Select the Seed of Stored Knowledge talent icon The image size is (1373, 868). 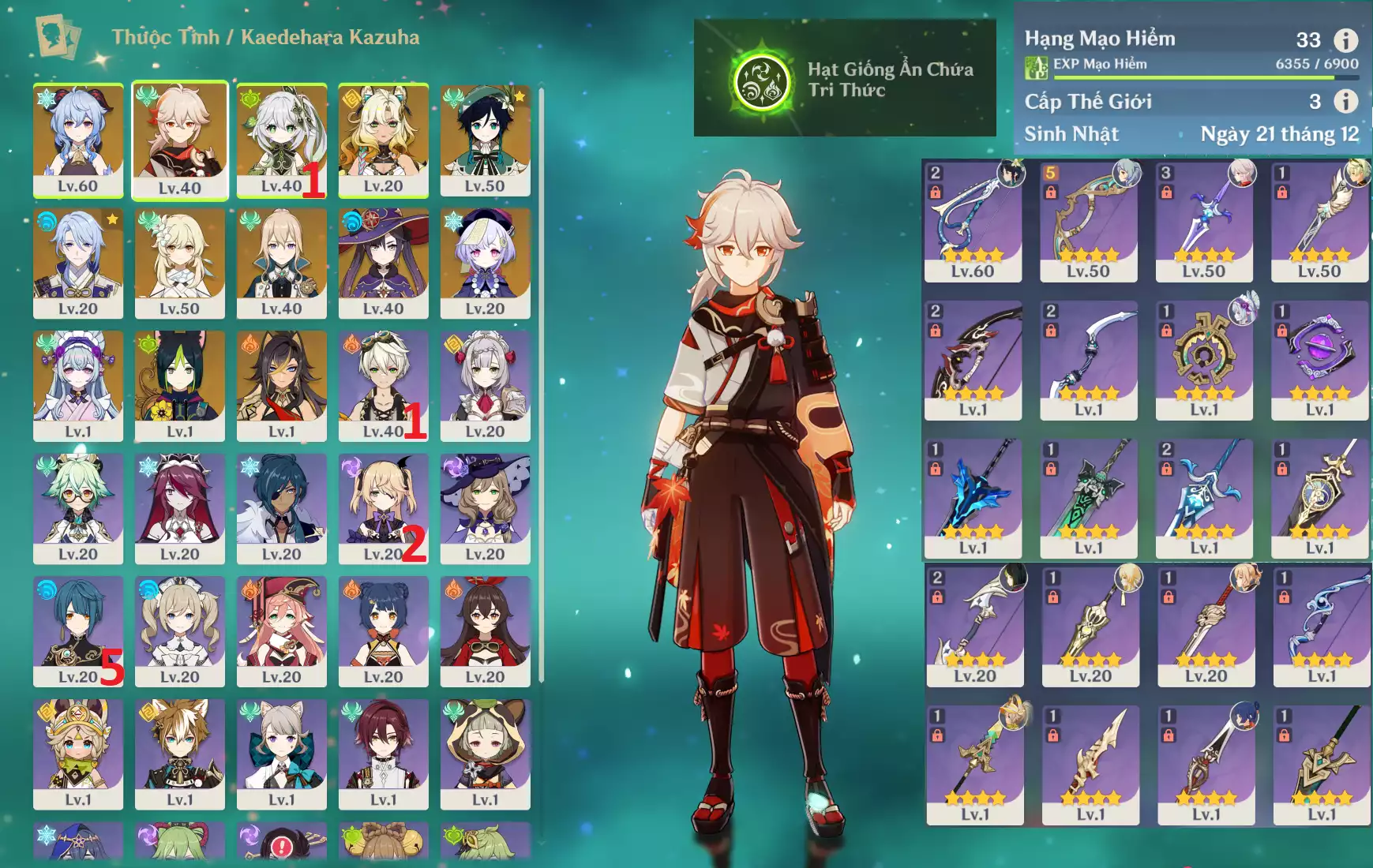pos(762,82)
